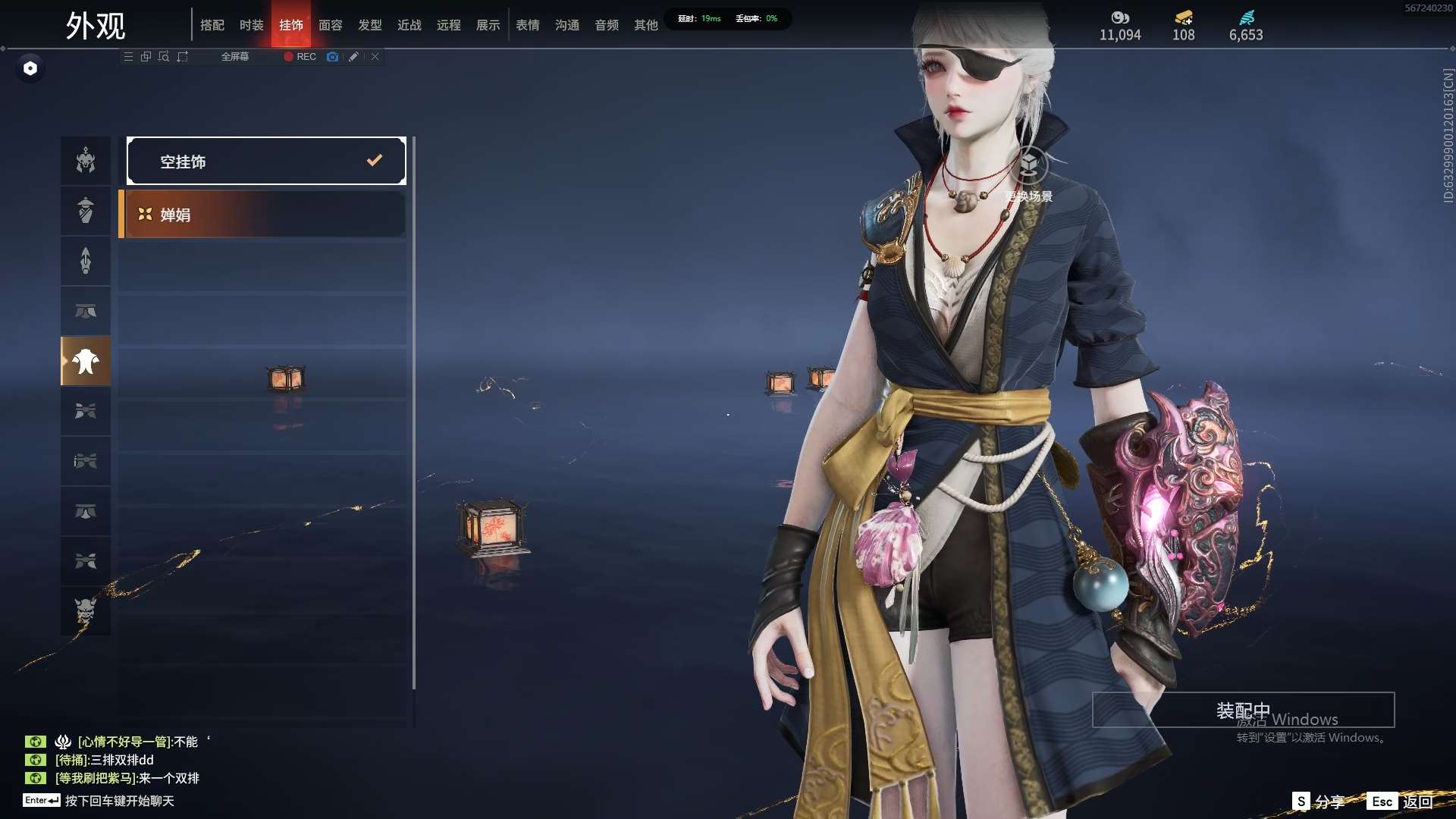
Task: Select the demon mask accessory category
Action: (x=86, y=610)
